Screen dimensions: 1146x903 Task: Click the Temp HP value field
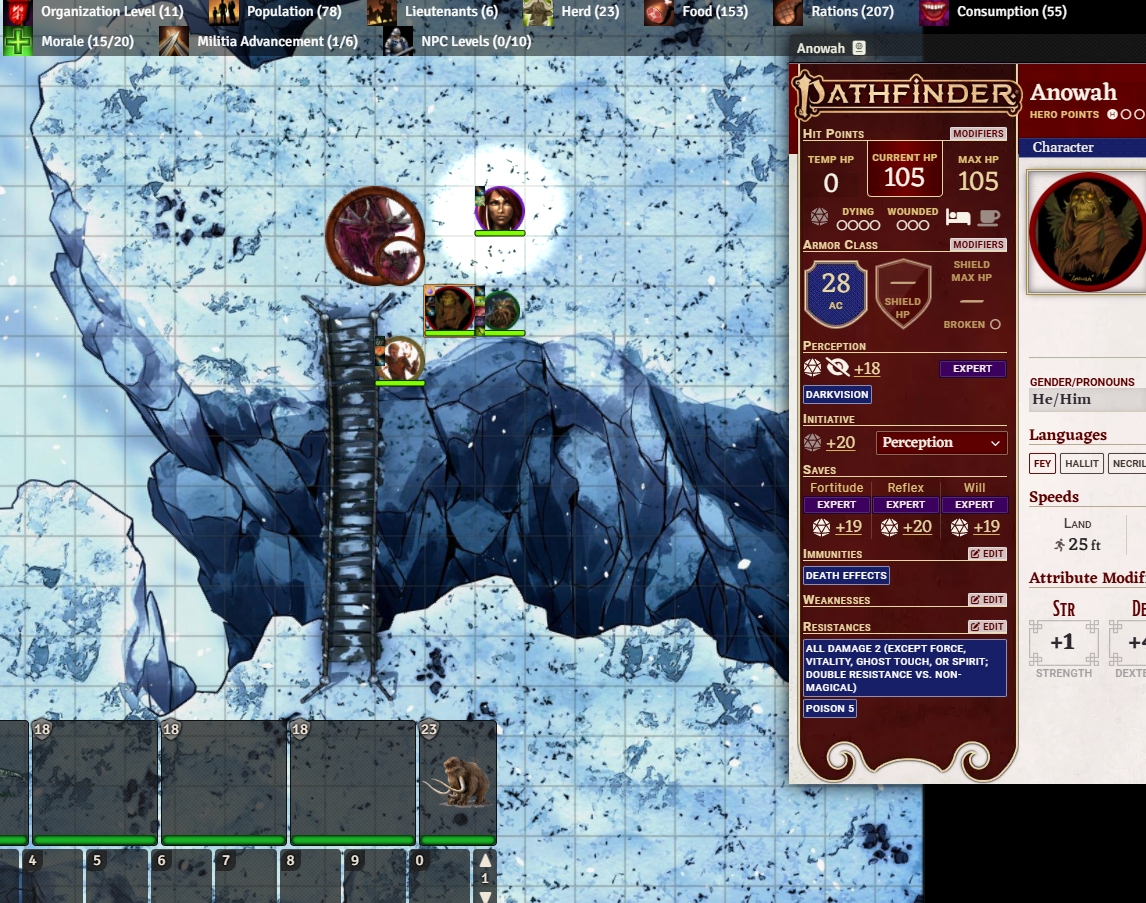point(831,183)
